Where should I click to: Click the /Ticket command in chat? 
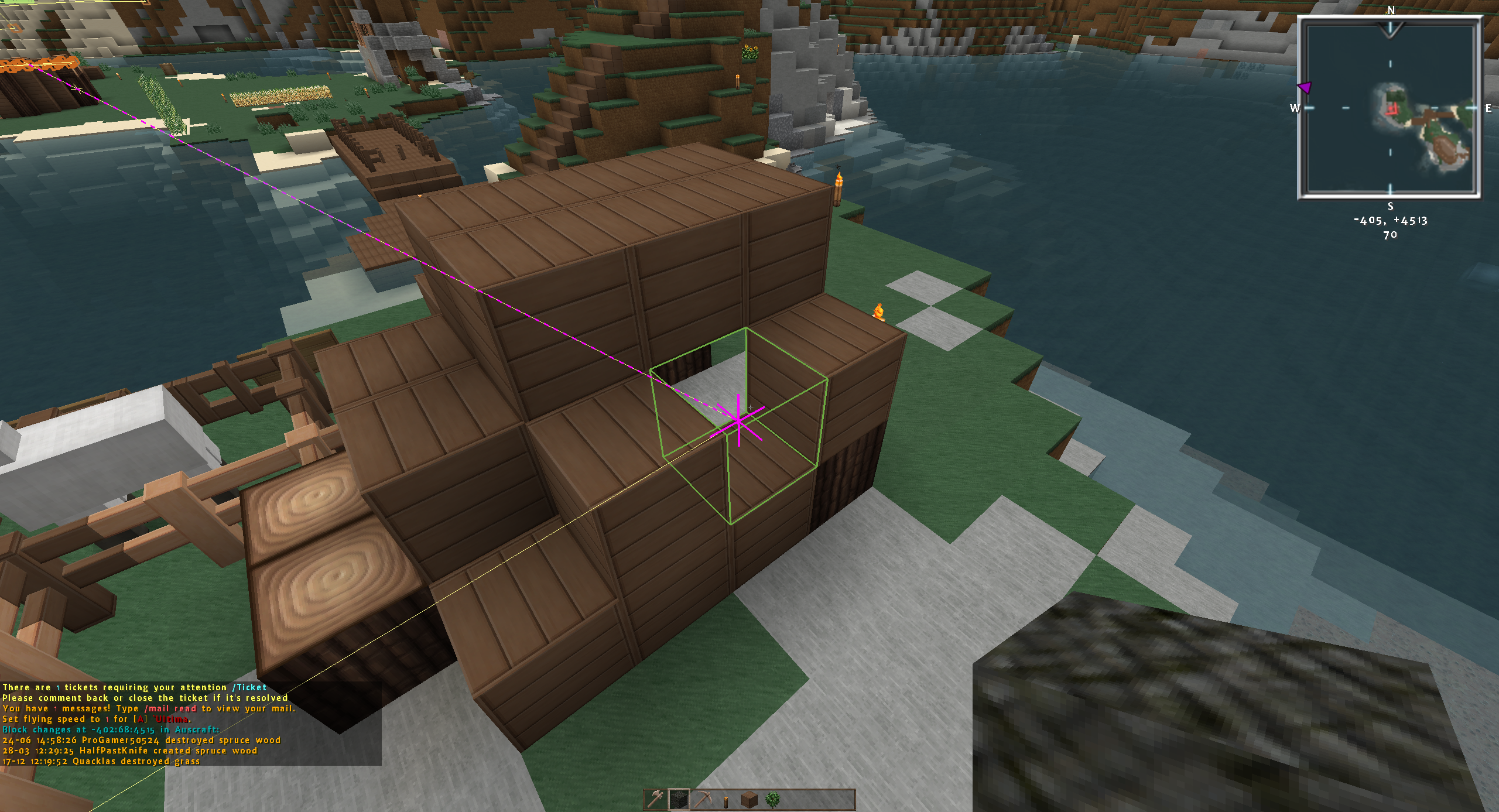pos(249,687)
